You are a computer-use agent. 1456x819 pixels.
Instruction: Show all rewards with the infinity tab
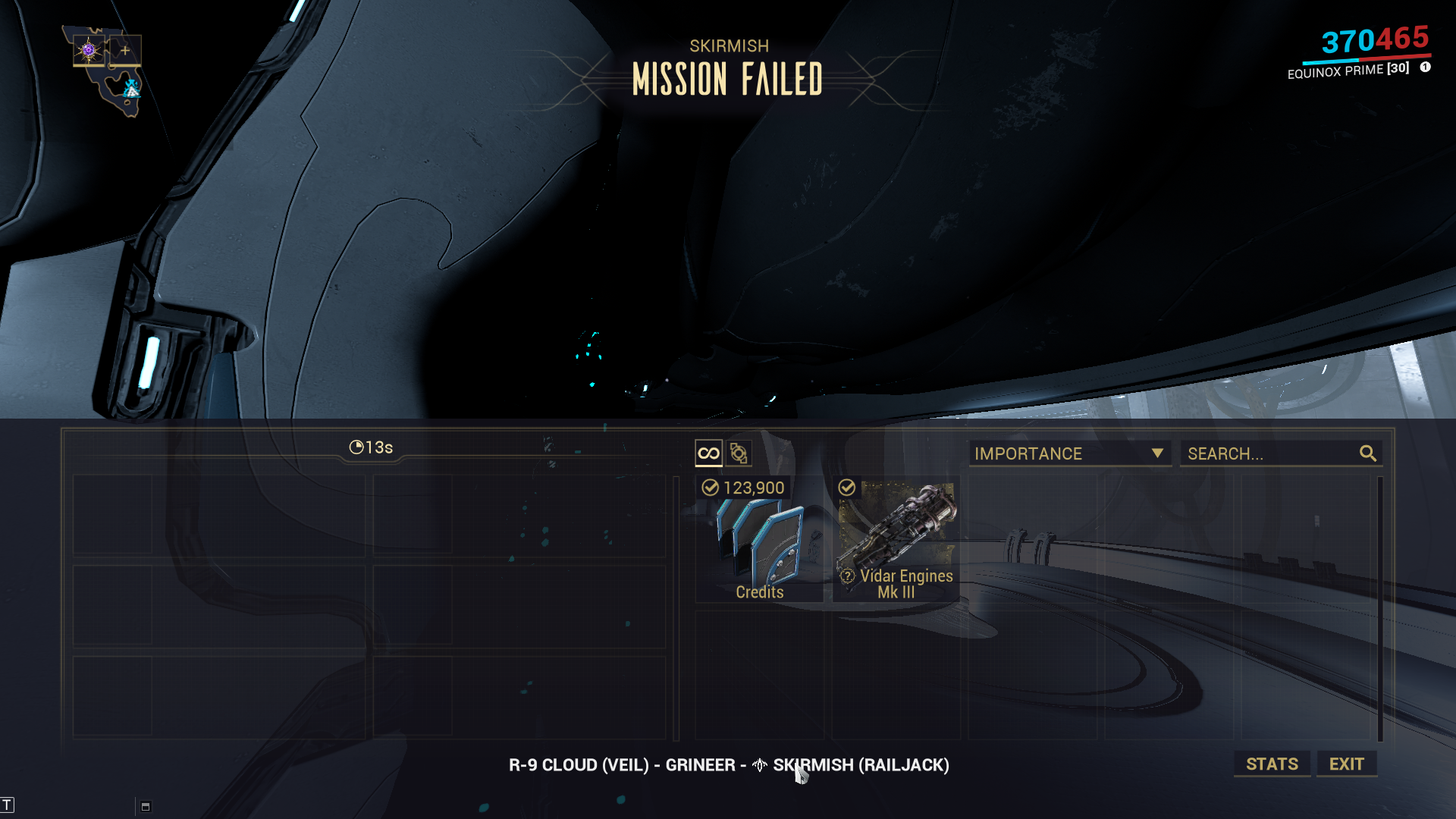pos(708,453)
